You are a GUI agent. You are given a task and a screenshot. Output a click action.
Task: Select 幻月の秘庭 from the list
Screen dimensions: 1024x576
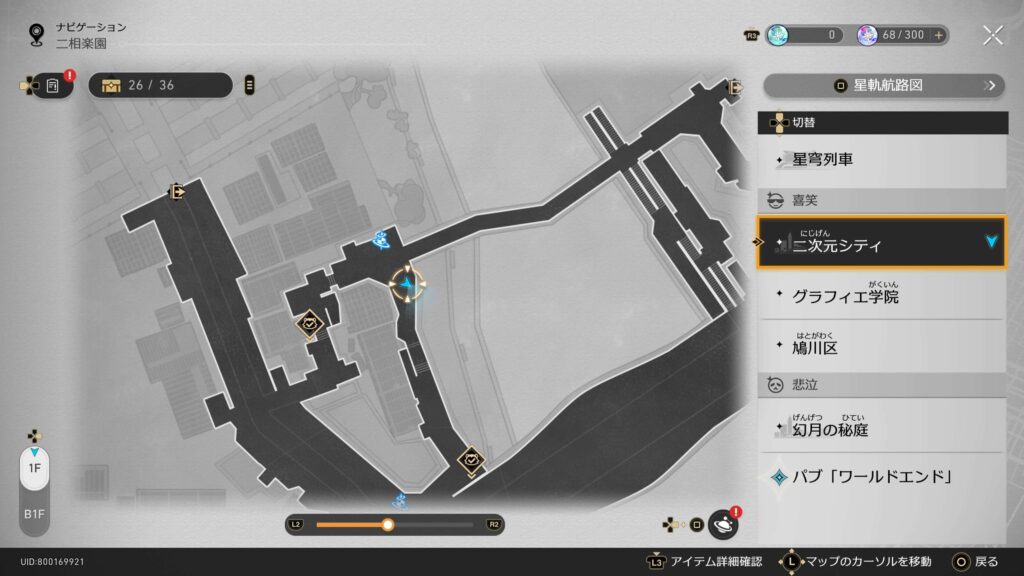(x=882, y=429)
